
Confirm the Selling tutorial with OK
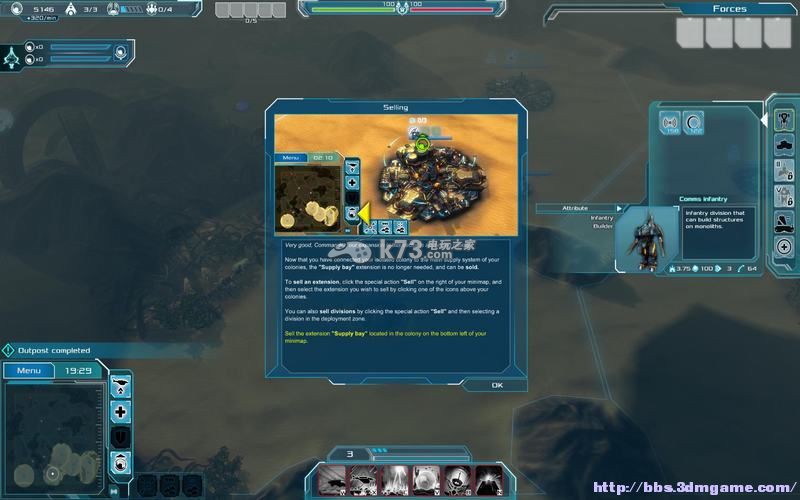(497, 384)
